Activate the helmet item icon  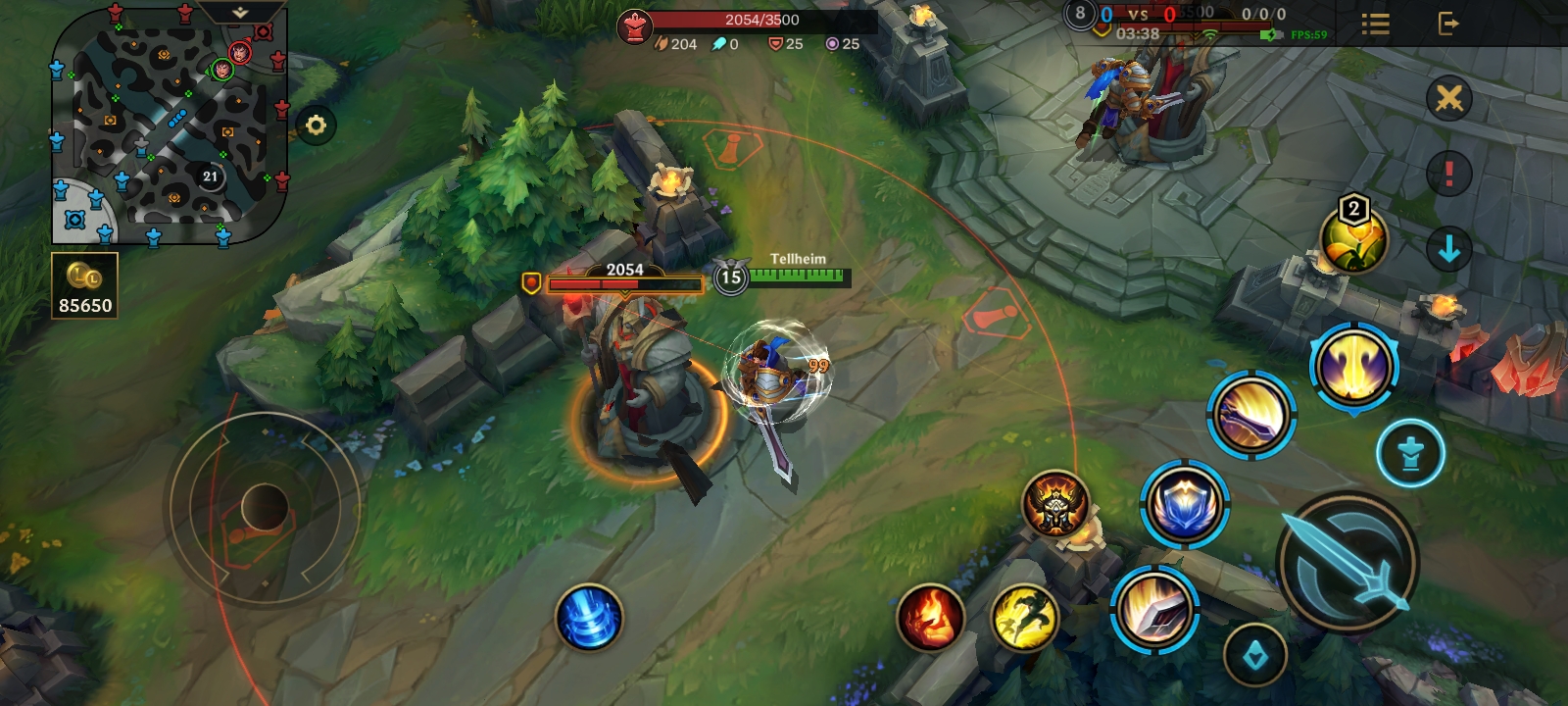pos(1055,504)
